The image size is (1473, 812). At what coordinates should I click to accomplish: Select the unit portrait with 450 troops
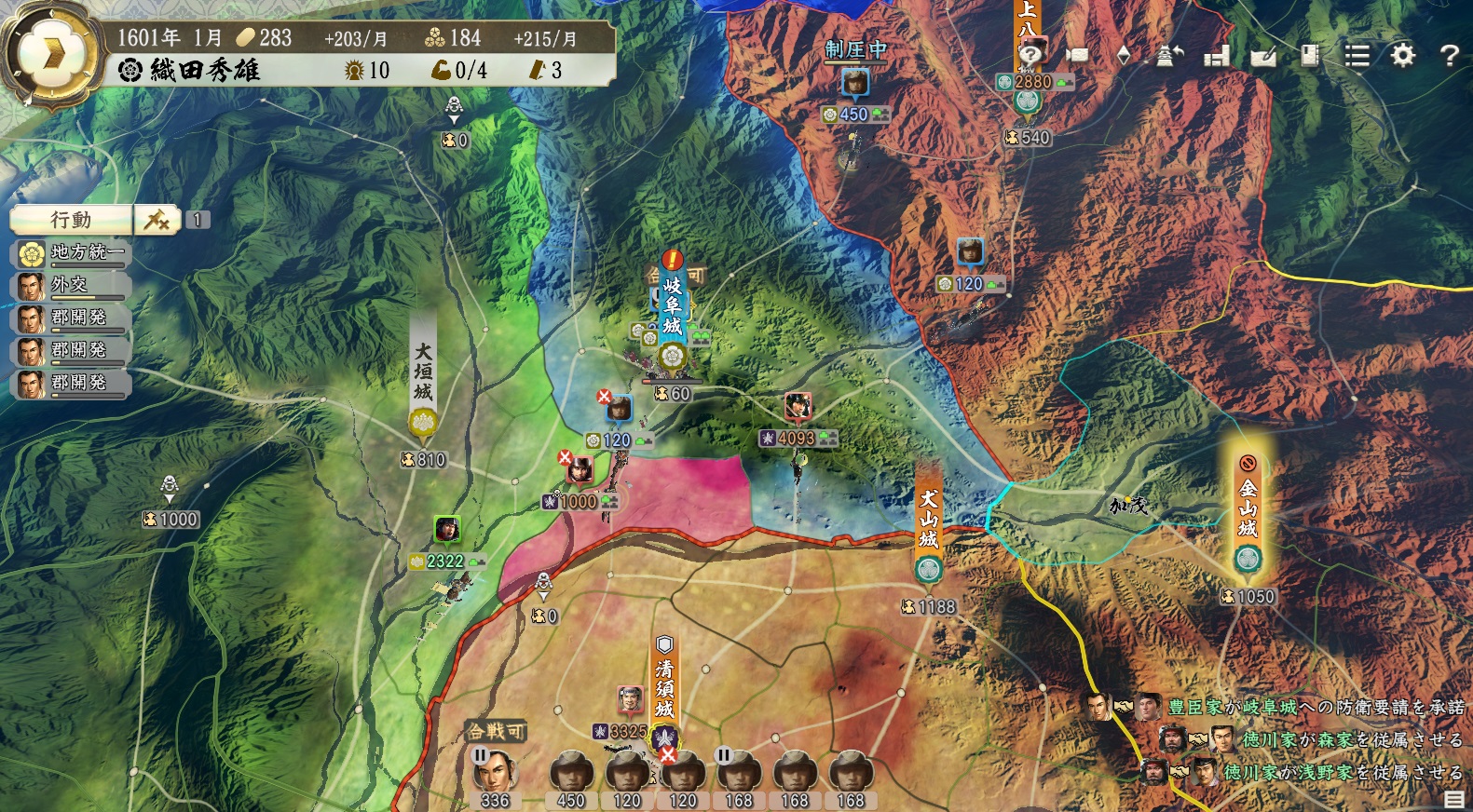pos(570,773)
